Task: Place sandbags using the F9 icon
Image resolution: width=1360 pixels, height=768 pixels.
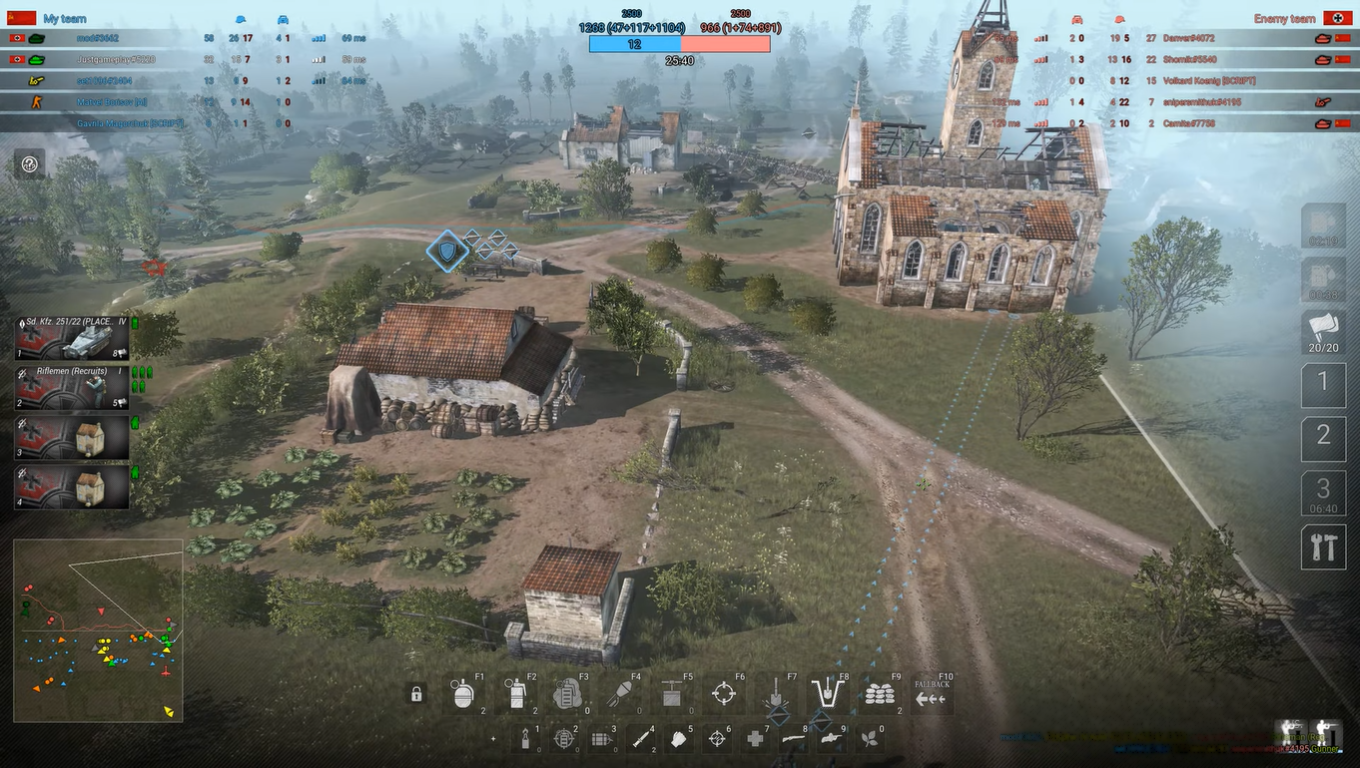Action: pyautogui.click(x=882, y=693)
